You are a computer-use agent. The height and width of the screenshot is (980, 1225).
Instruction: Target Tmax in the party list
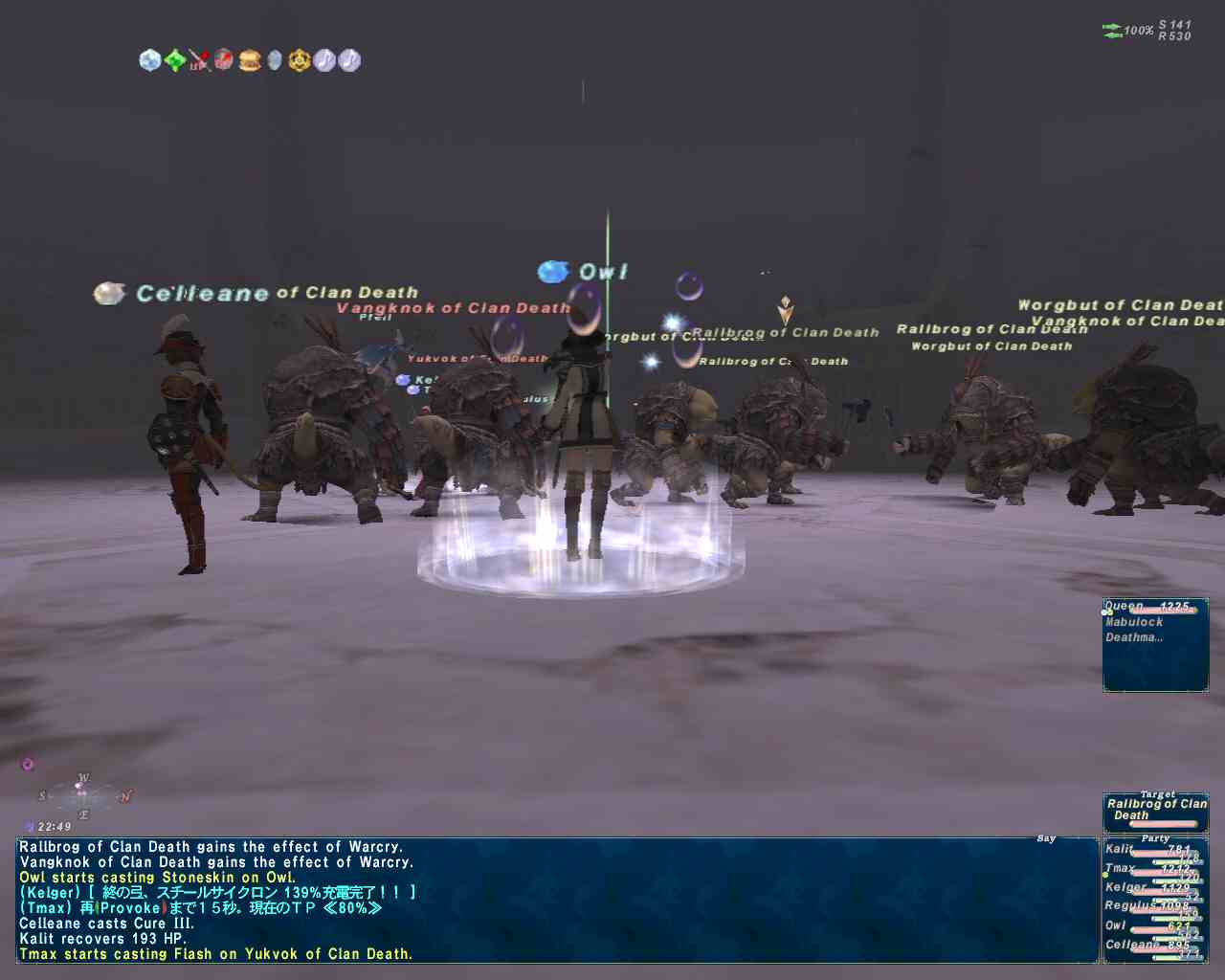tap(1121, 868)
